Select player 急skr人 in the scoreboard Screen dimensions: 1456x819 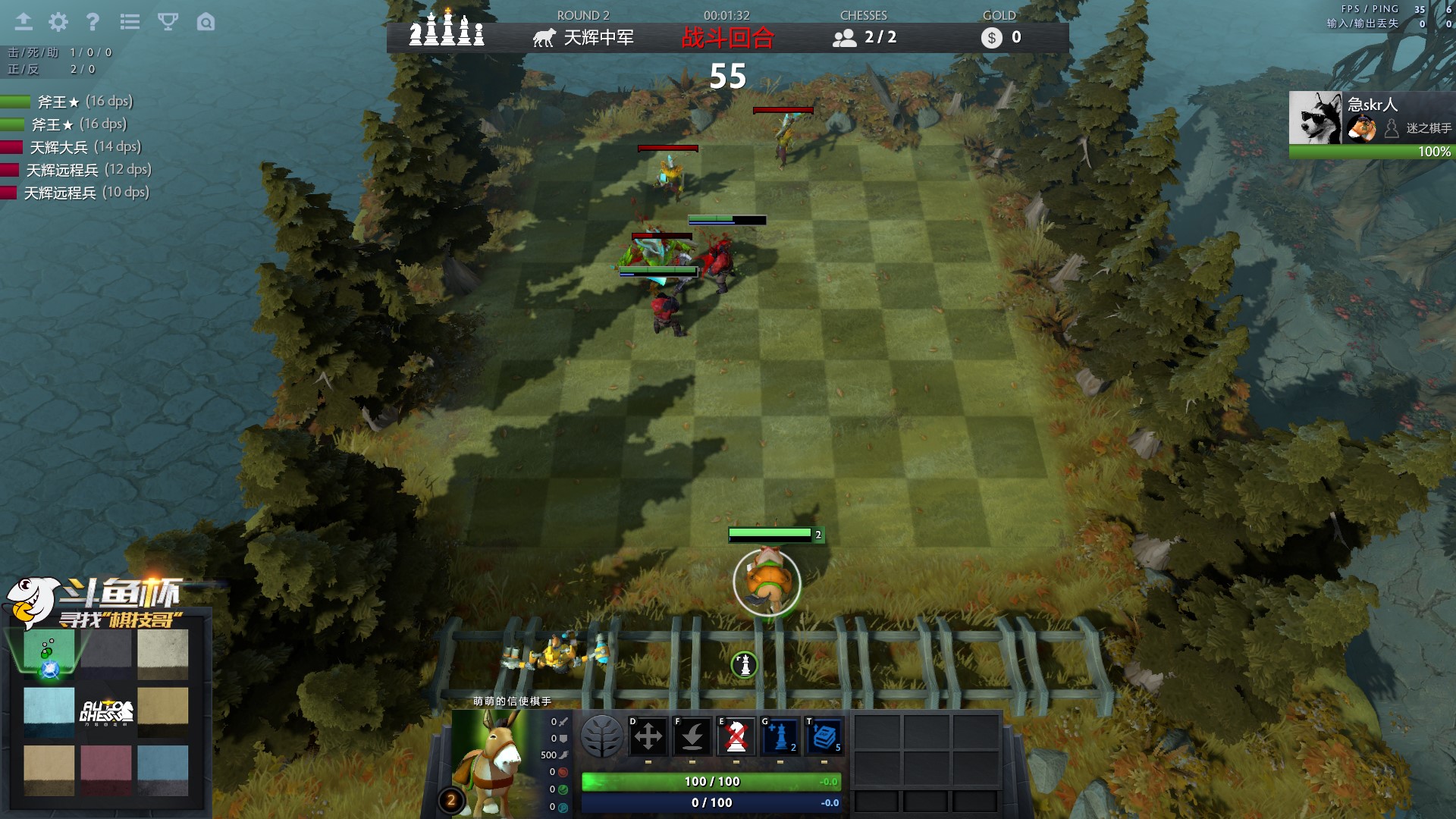point(1371,118)
